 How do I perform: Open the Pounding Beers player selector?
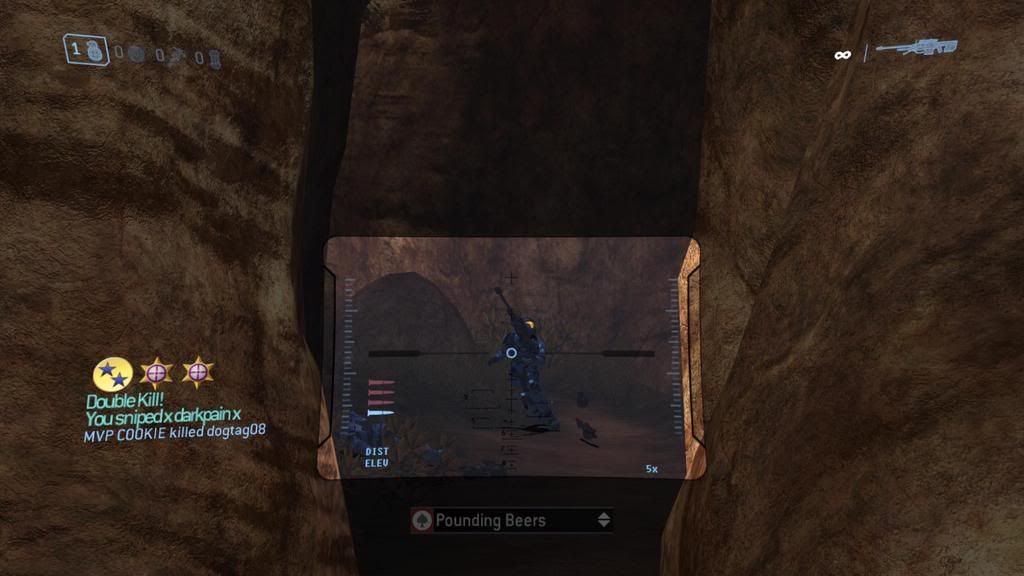(512, 520)
